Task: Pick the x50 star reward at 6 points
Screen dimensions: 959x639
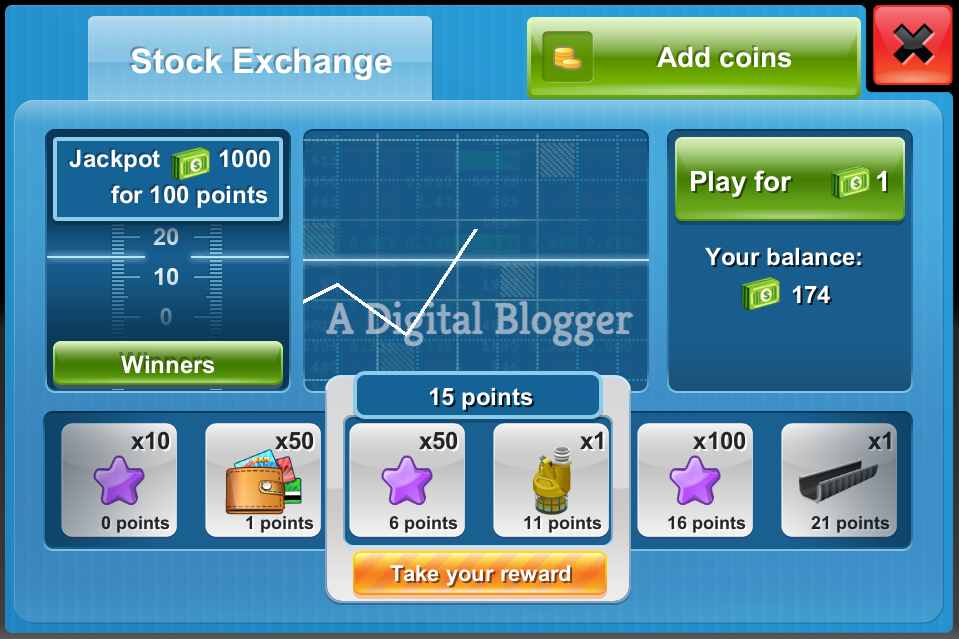Action: (407, 480)
